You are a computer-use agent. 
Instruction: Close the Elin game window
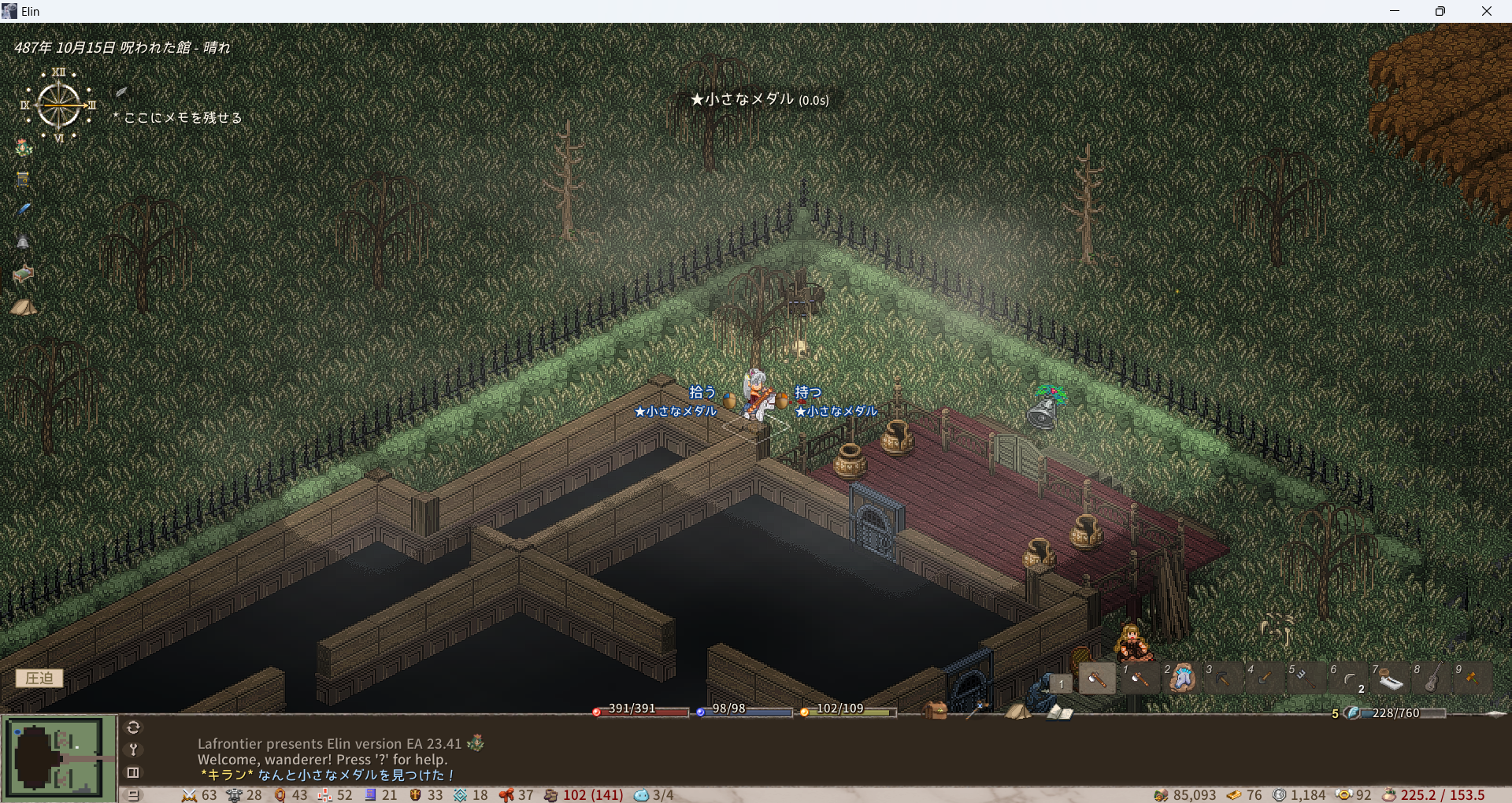click(x=1486, y=11)
